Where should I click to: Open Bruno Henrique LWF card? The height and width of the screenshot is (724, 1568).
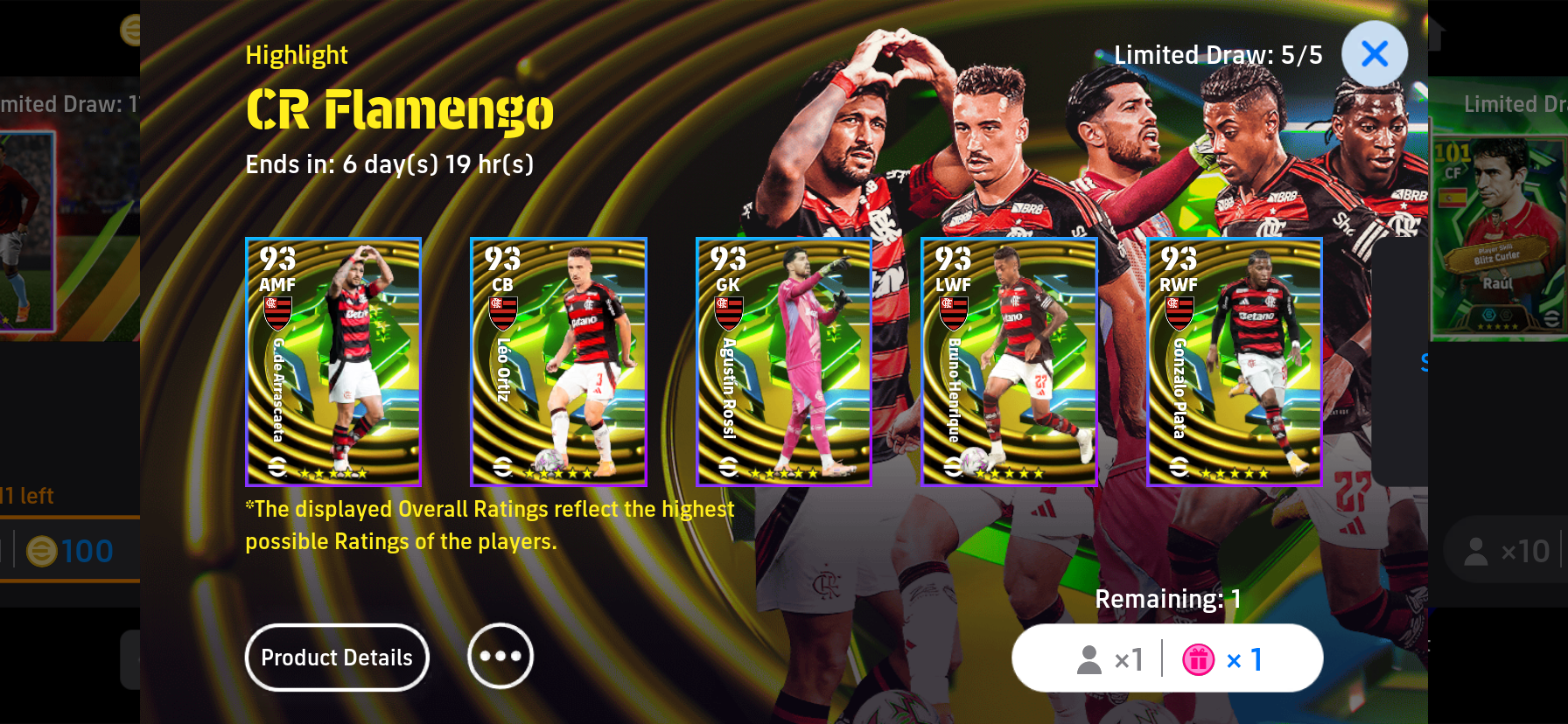pos(1009,361)
